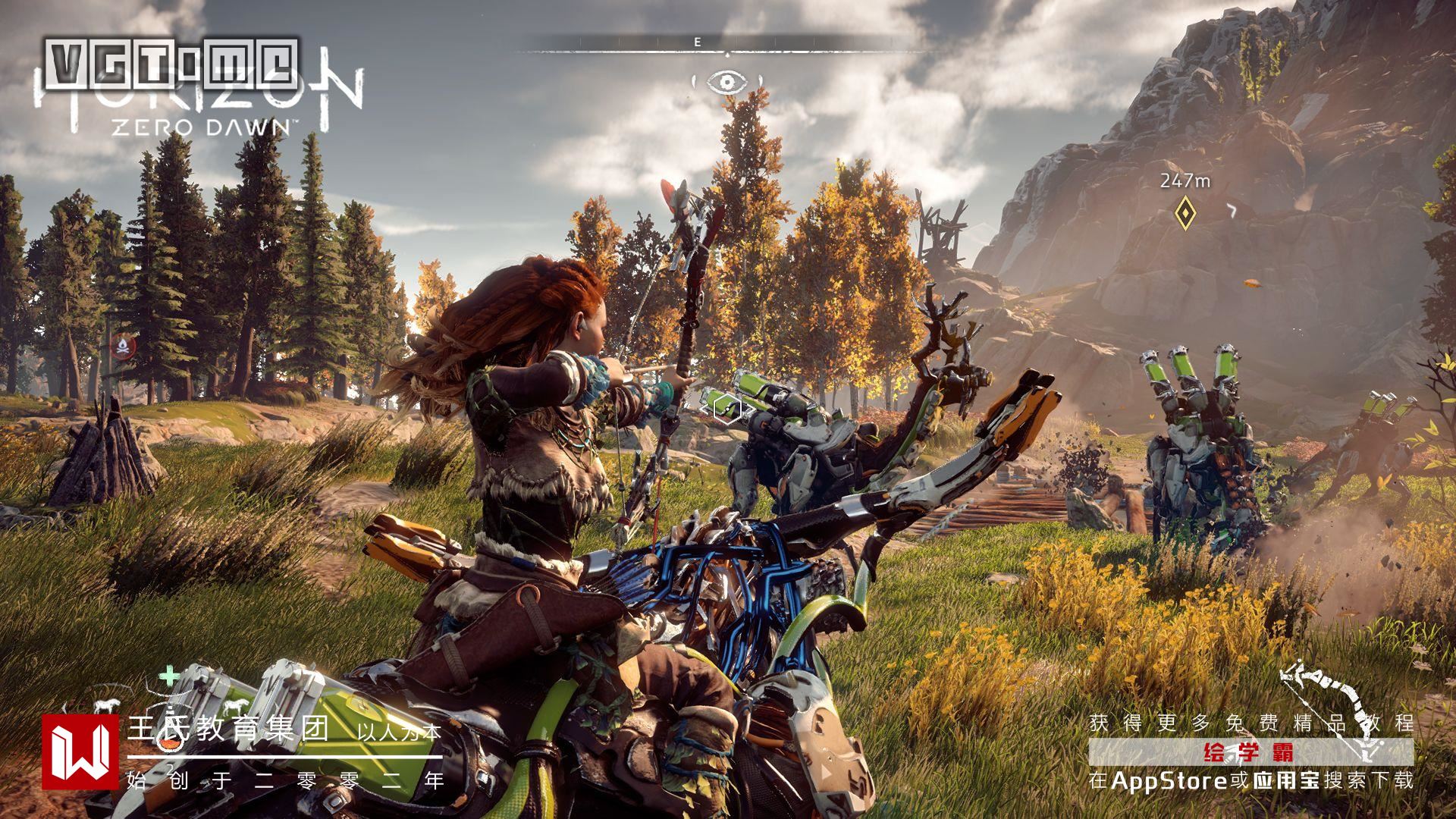The width and height of the screenshot is (1456, 819).
Task: Click the green medicine pouch plus icon
Action: click(168, 674)
